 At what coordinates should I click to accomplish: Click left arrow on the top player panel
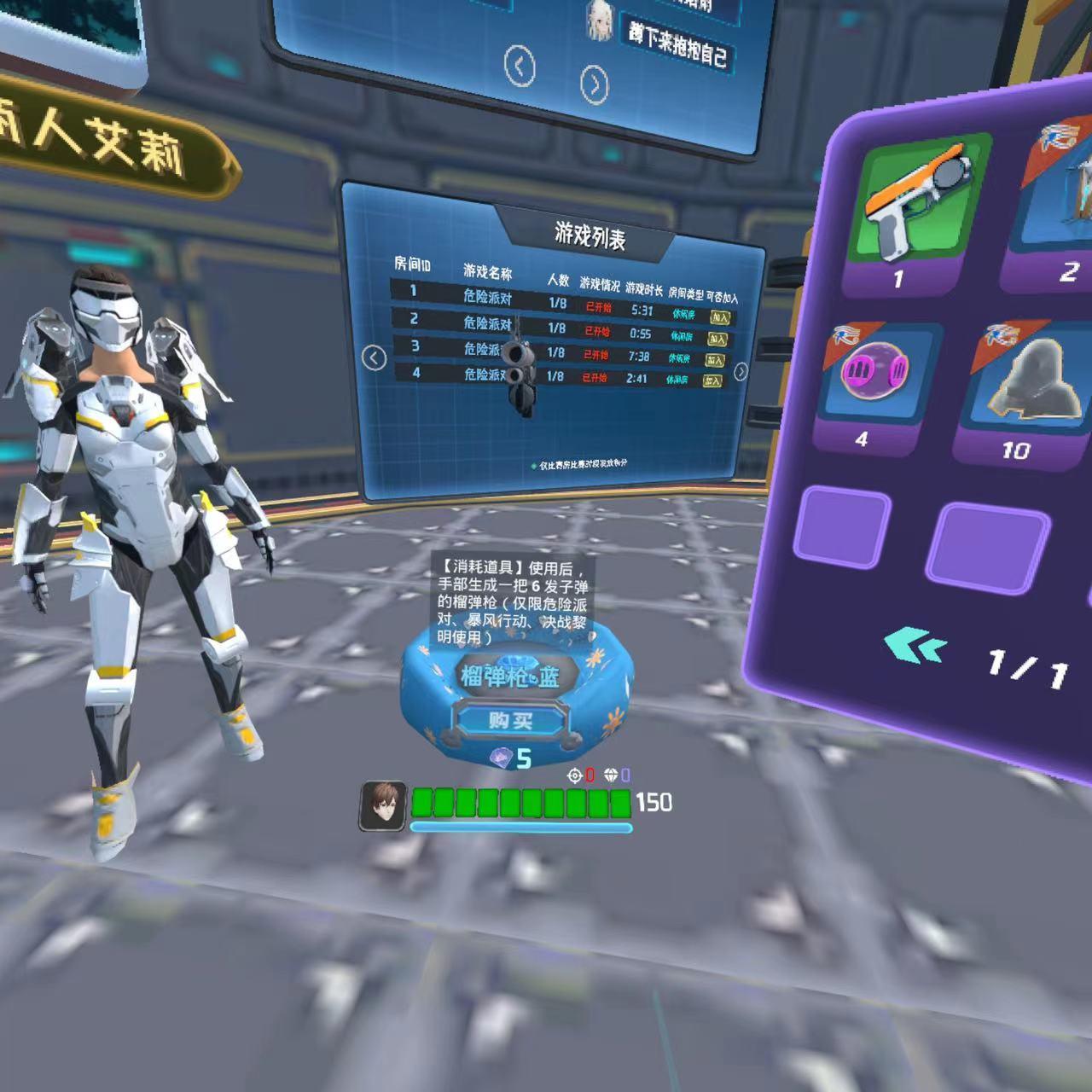point(520,66)
